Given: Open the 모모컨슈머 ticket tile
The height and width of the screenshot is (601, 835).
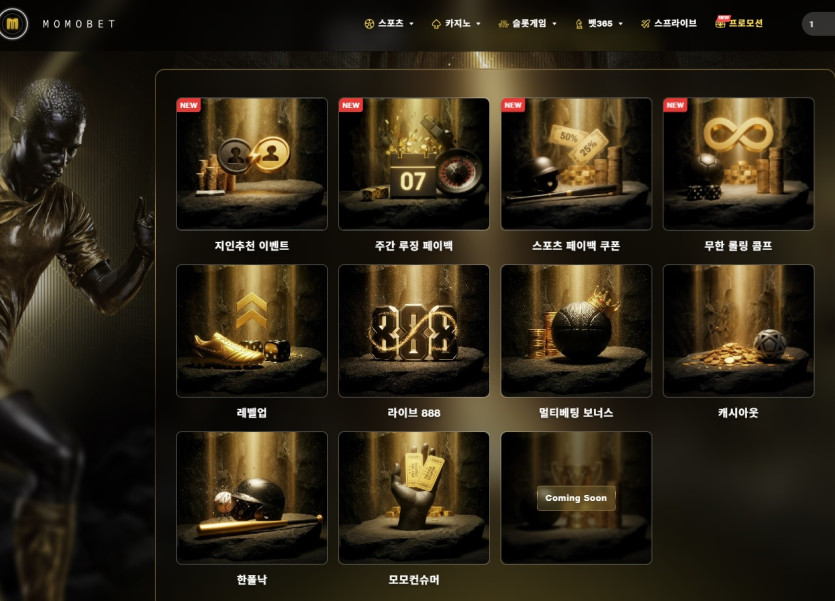Looking at the screenshot, I should coord(414,498).
